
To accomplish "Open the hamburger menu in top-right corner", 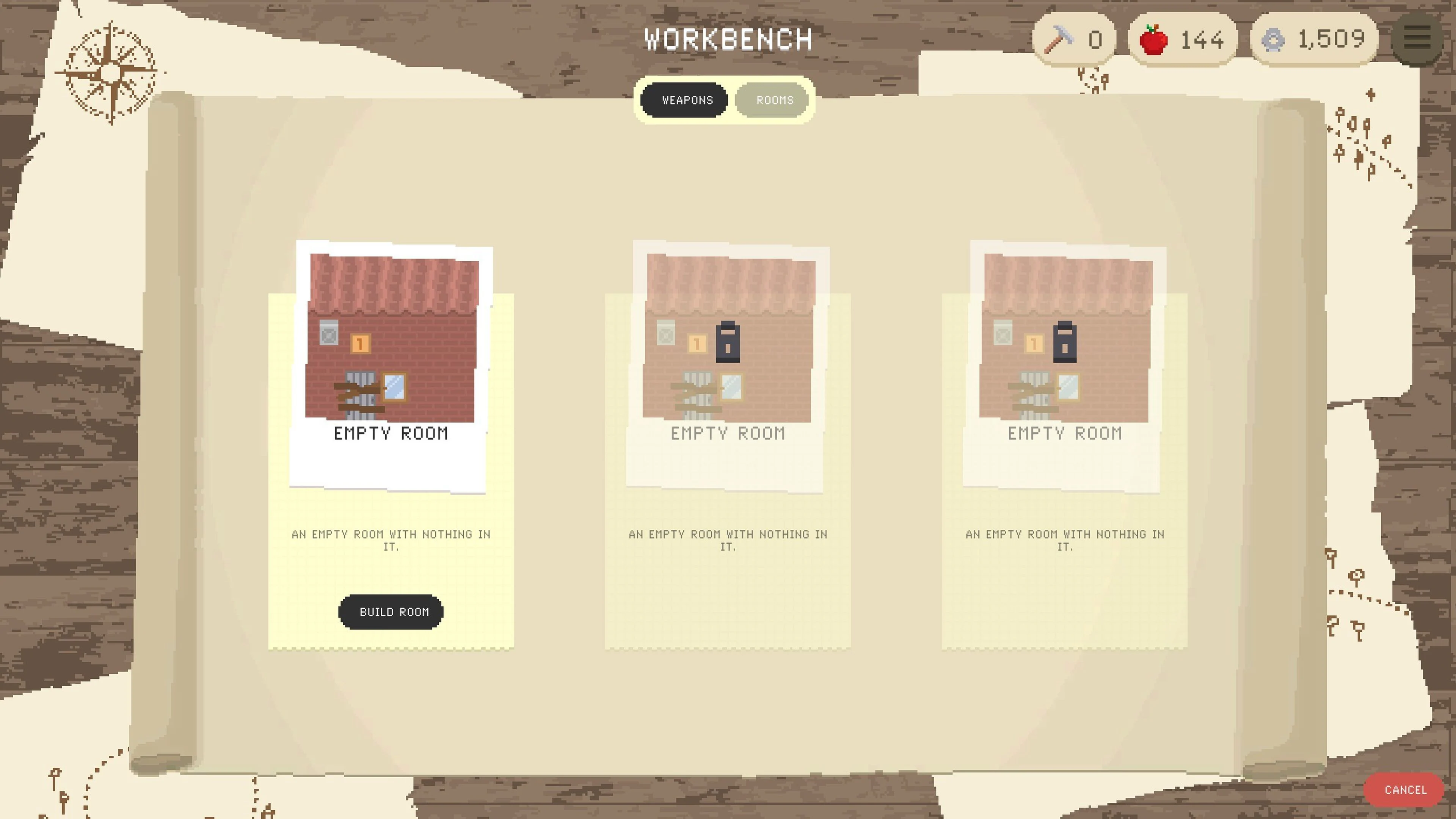I will (1418, 37).
